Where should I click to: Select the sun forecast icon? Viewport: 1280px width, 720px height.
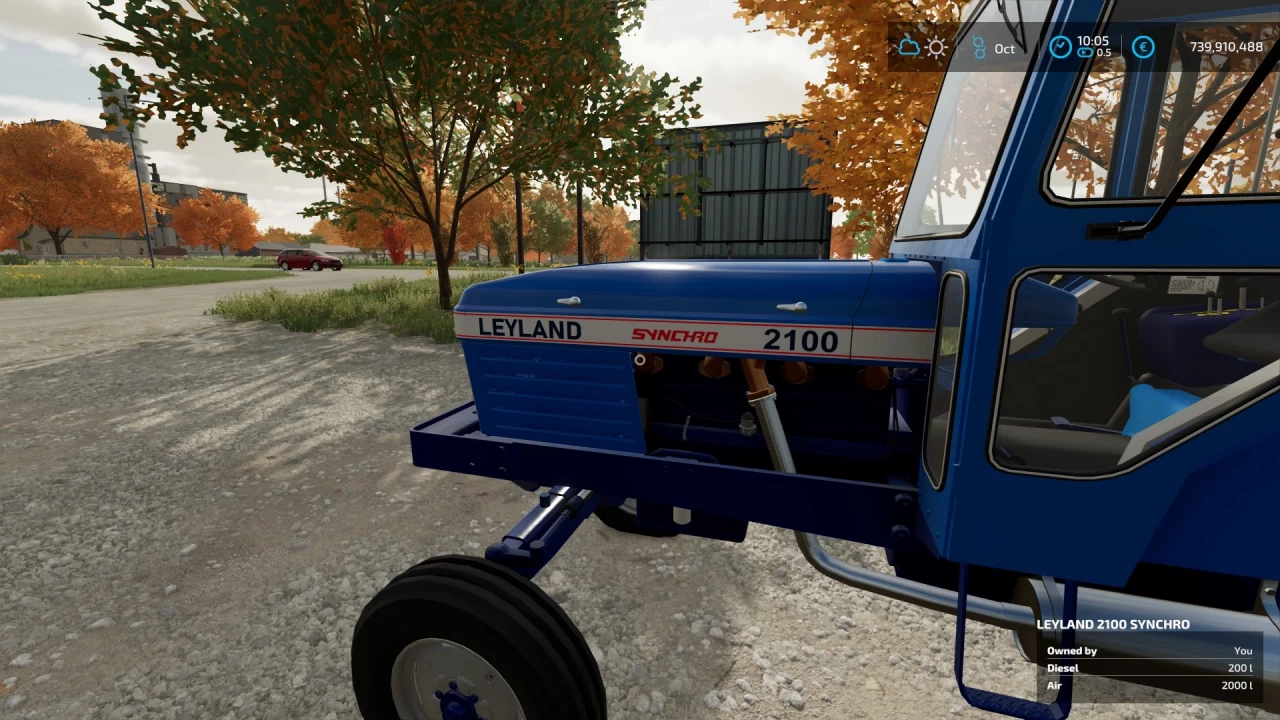pos(936,47)
